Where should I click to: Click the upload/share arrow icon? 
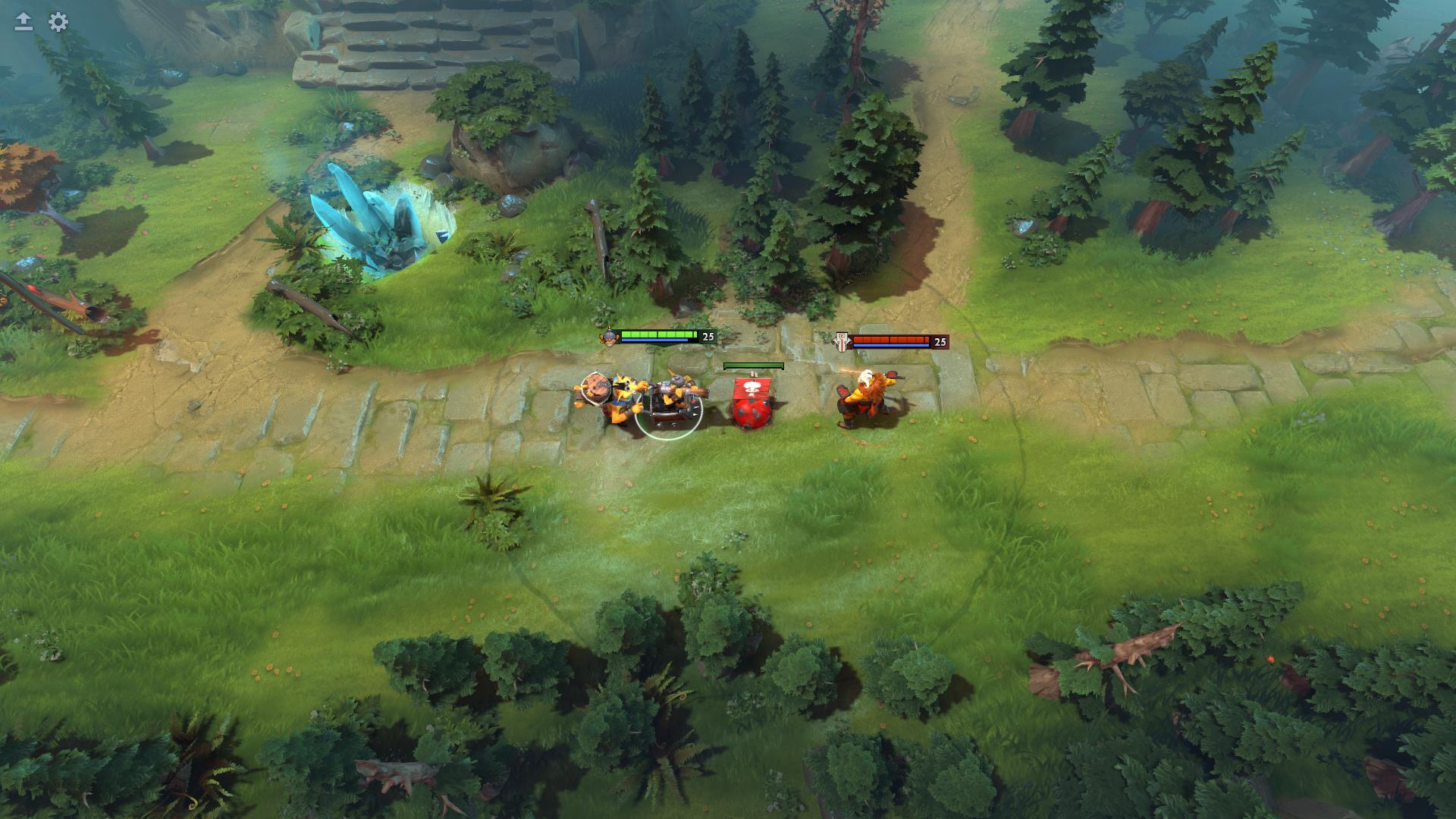(23, 21)
